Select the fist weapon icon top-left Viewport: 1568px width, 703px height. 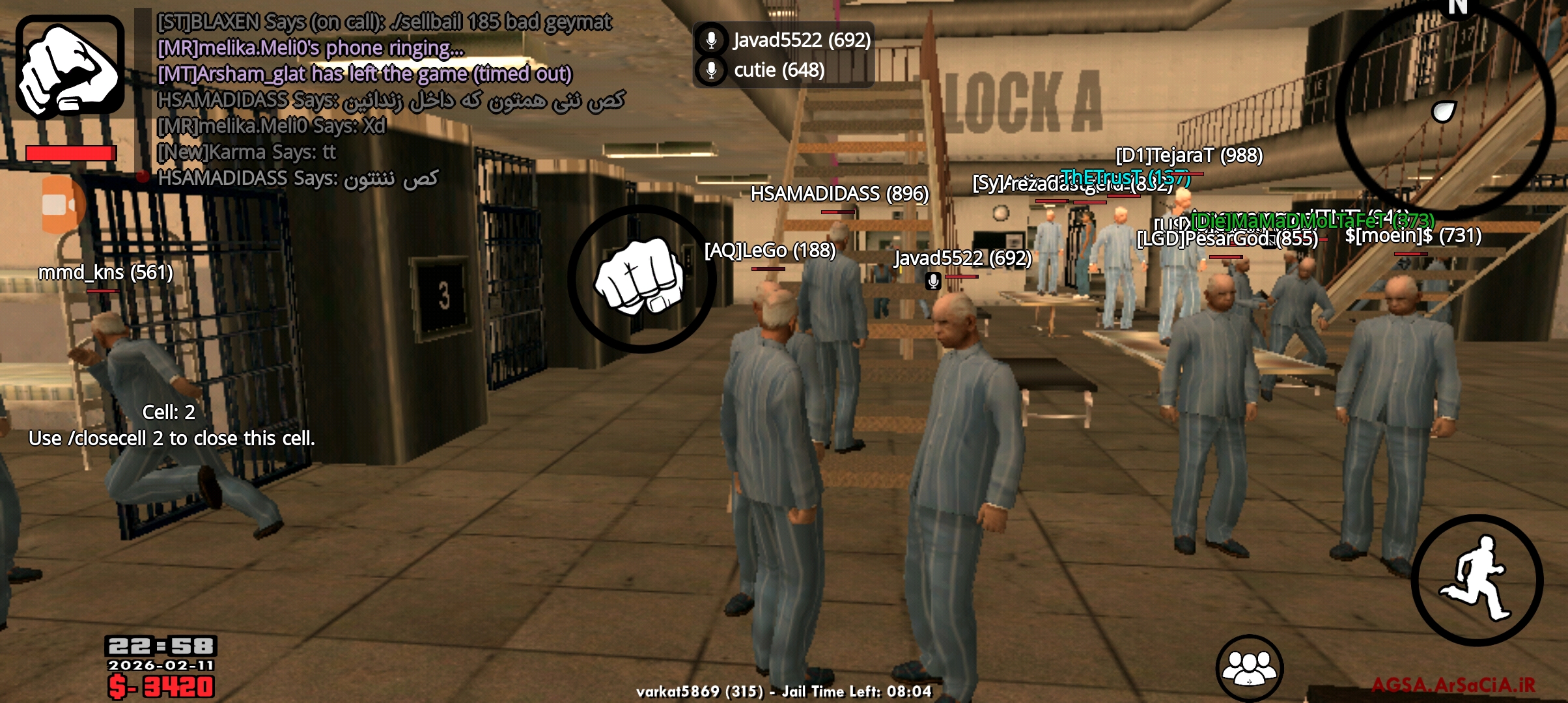68,65
